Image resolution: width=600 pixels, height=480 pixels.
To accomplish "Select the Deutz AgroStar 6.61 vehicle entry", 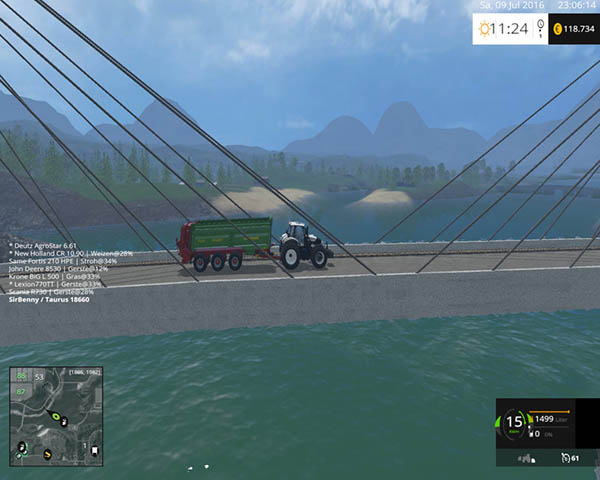I will click(41, 245).
